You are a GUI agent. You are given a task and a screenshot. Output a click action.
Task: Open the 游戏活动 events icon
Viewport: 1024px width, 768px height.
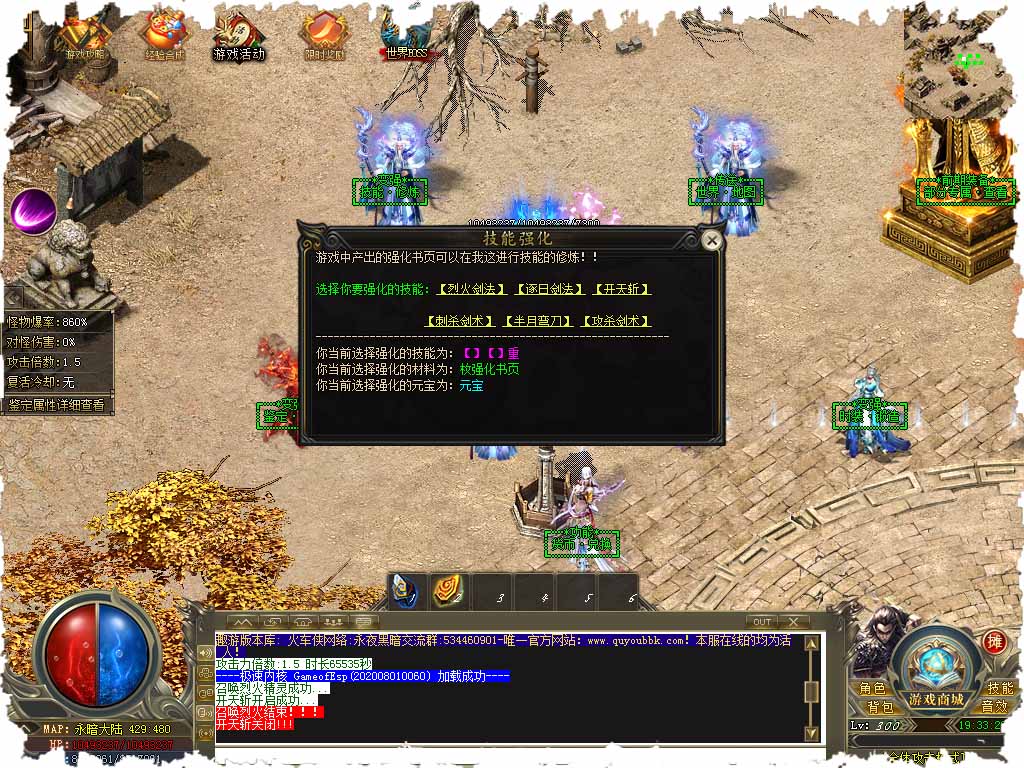point(240,36)
